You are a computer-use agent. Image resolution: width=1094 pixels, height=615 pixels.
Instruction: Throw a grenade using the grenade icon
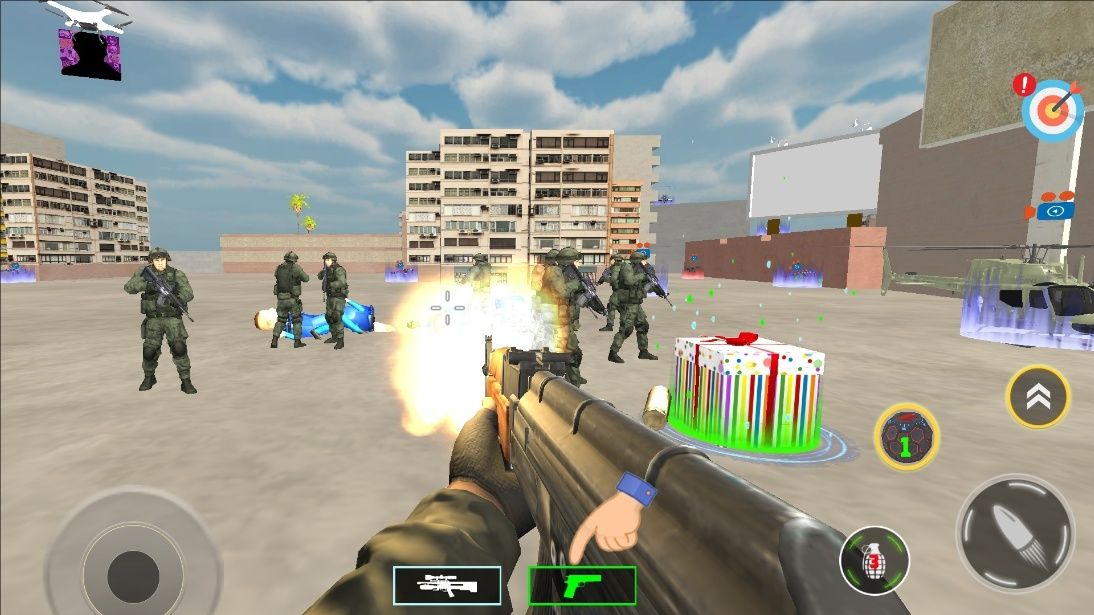coord(874,560)
